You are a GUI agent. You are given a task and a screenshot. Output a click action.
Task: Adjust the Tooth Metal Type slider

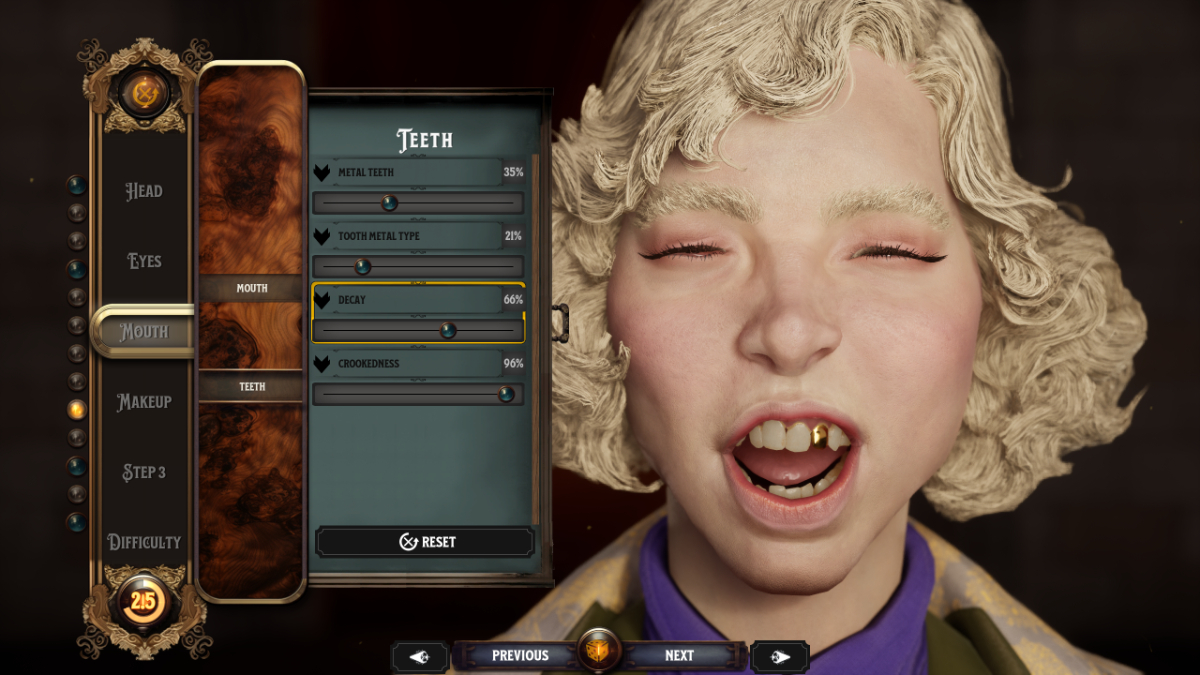point(363,267)
